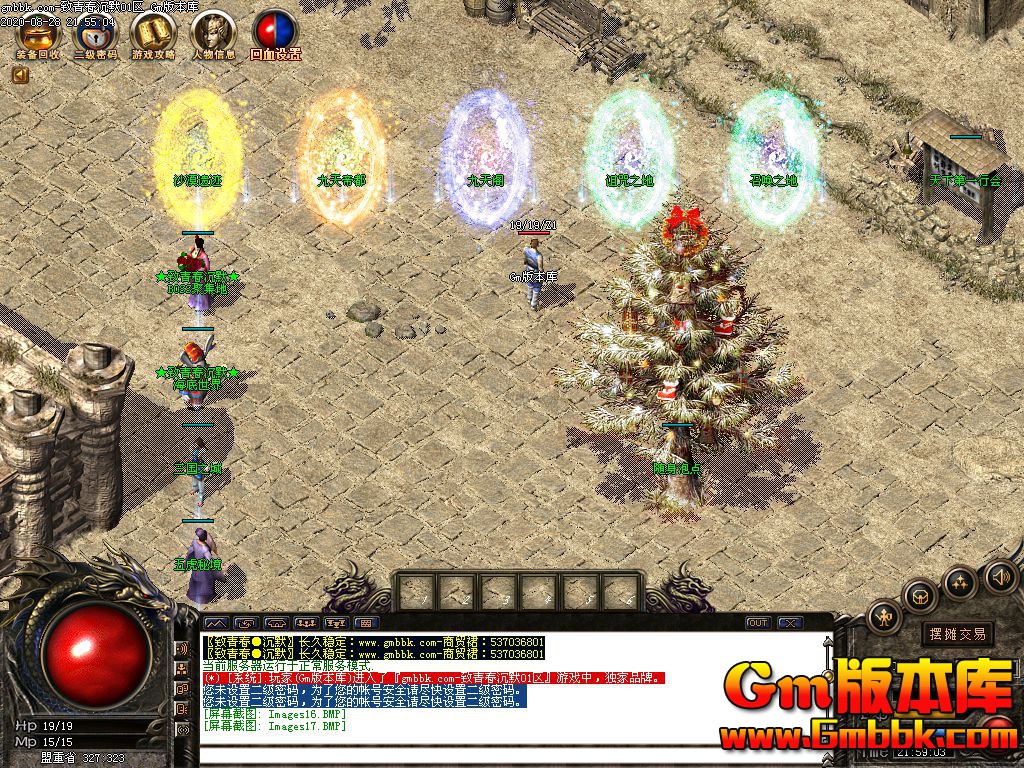Open the 回血设置 HP recovery settings
The height and width of the screenshot is (768, 1024).
point(275,34)
